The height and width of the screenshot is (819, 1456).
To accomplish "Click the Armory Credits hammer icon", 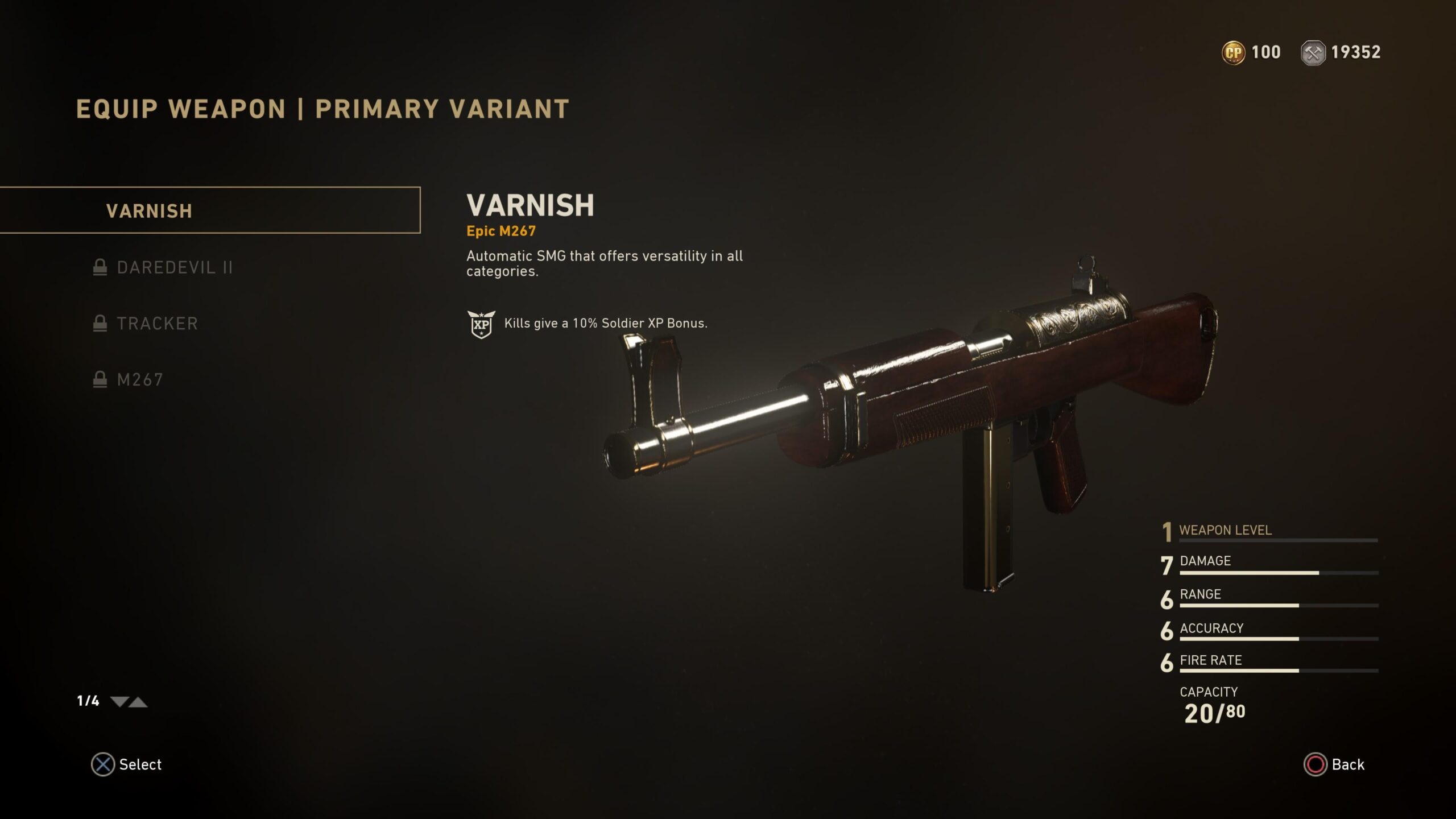I will [x=1313, y=53].
